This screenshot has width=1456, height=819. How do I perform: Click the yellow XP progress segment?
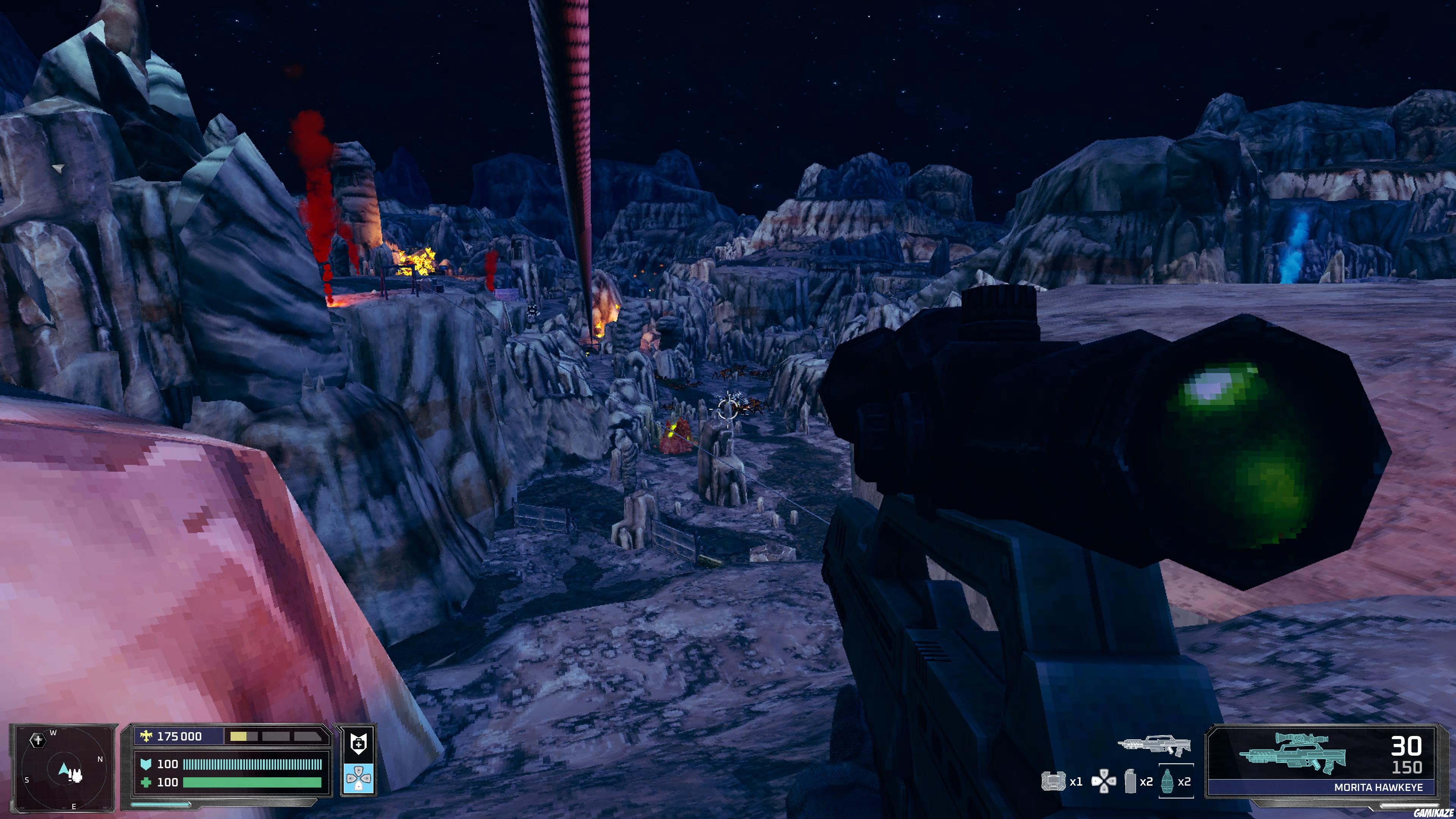(240, 736)
